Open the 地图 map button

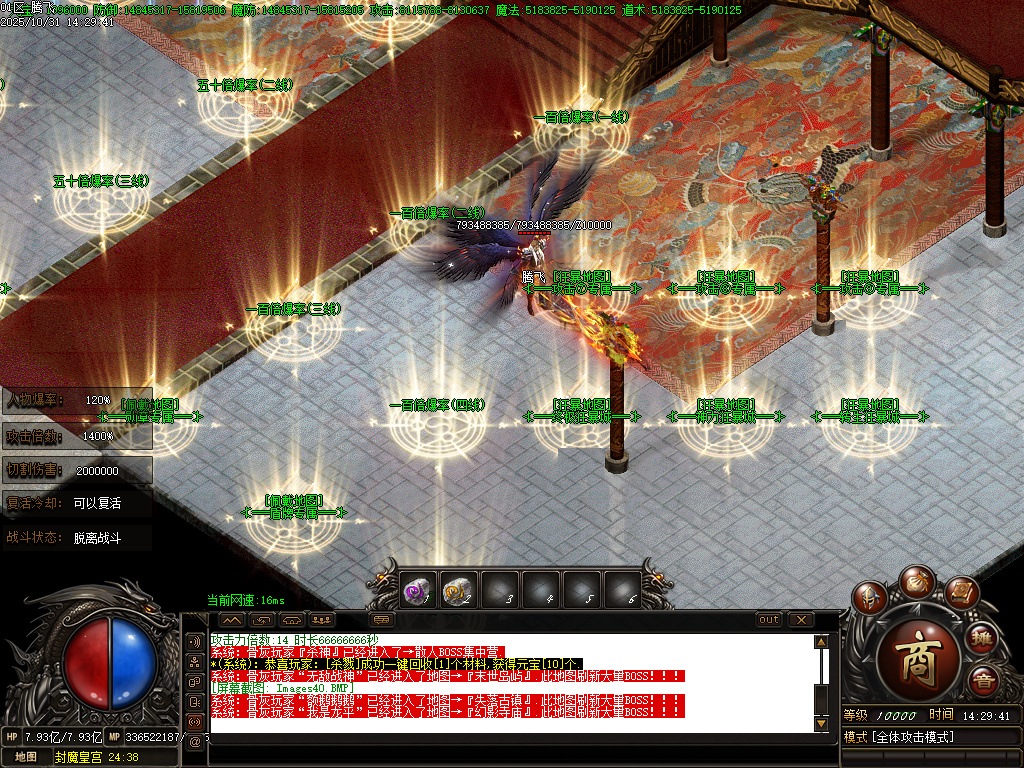pos(26,757)
